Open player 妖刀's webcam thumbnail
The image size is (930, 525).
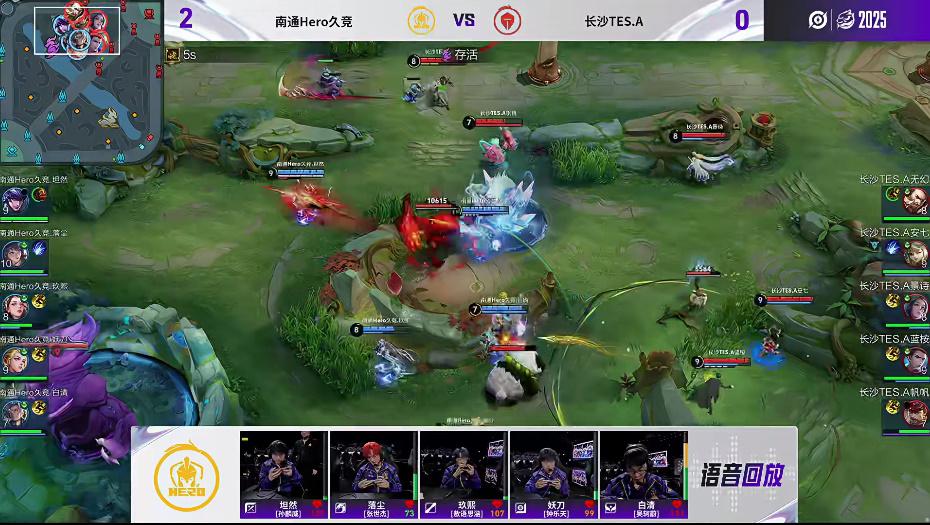pyautogui.click(x=554, y=465)
